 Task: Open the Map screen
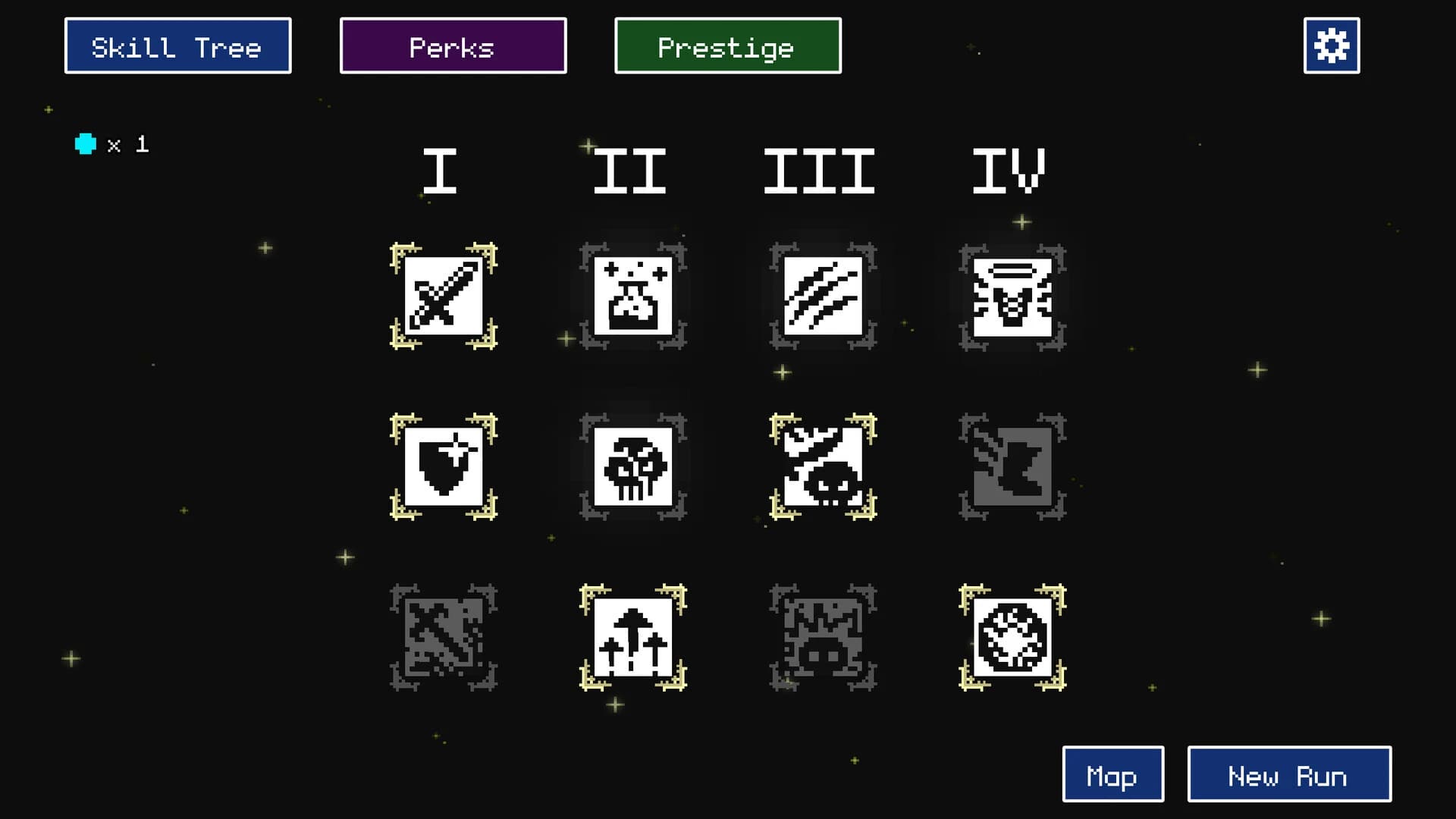[x=1112, y=775]
